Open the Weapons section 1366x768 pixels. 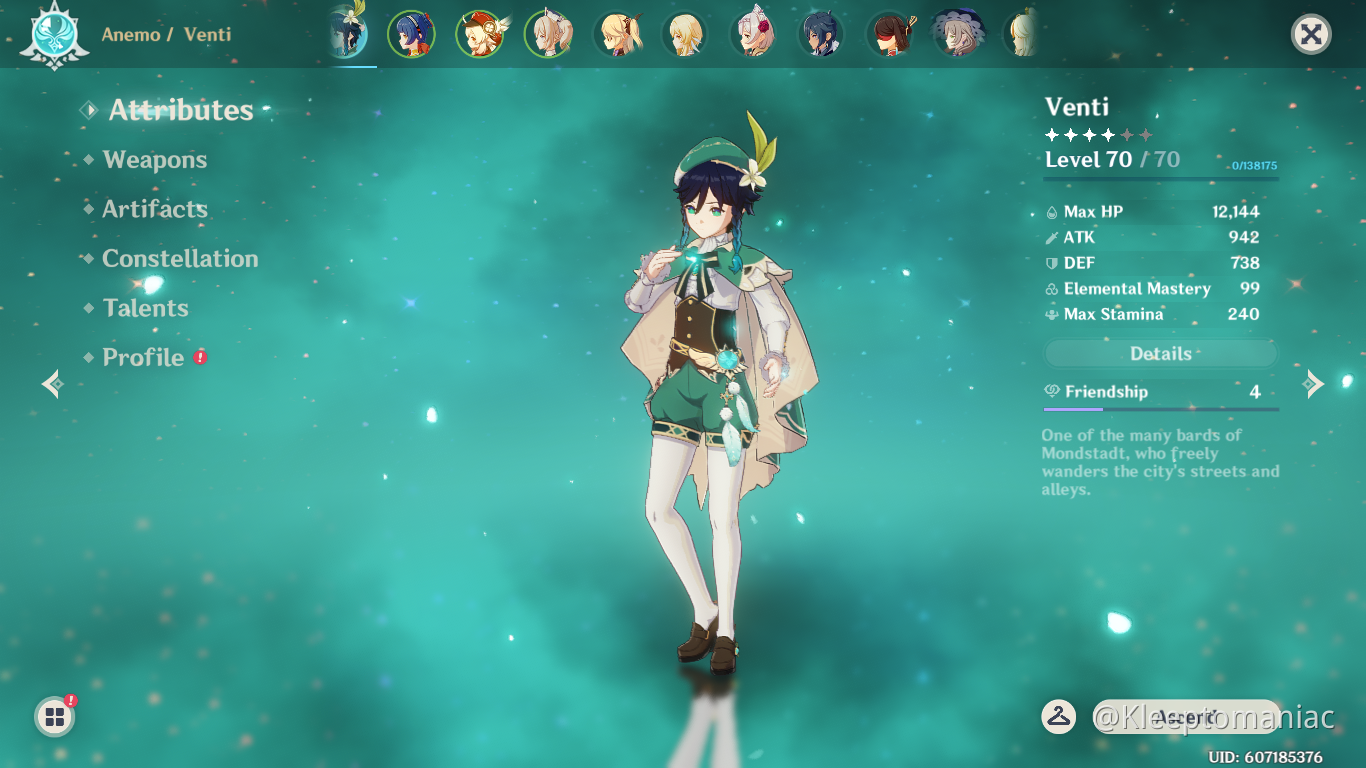[x=154, y=160]
